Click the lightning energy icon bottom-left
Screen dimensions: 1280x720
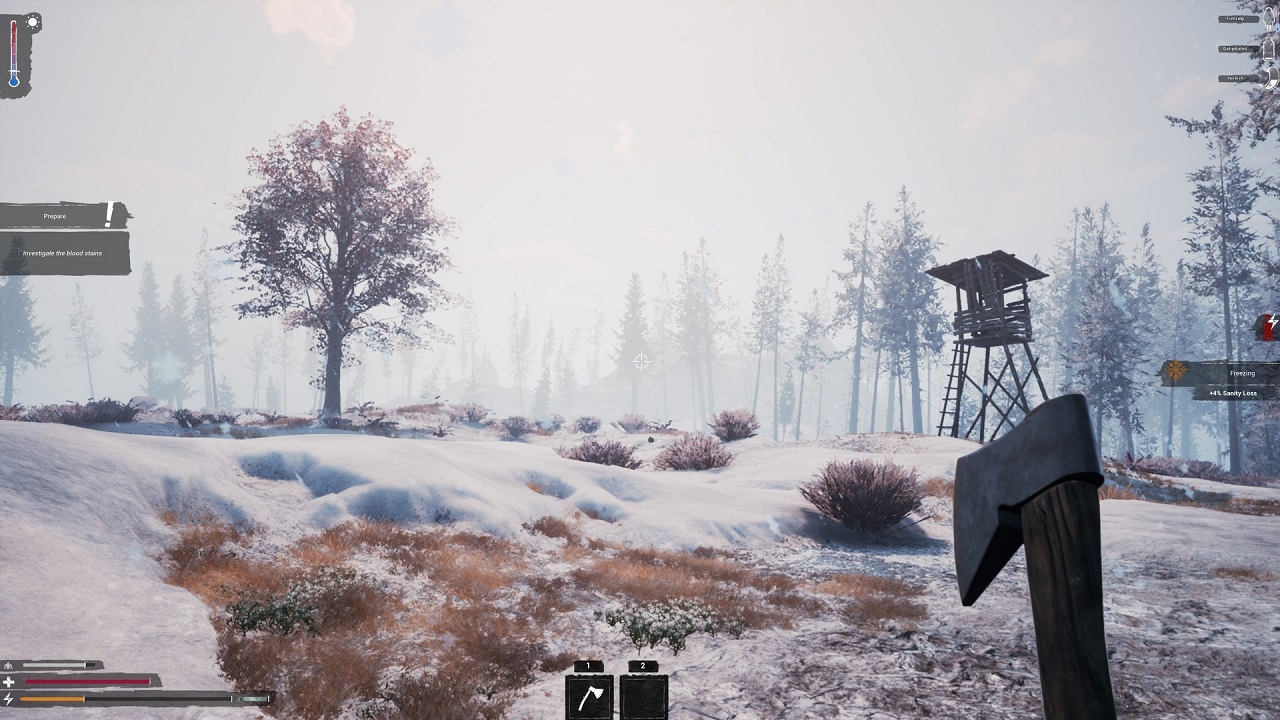point(9,698)
